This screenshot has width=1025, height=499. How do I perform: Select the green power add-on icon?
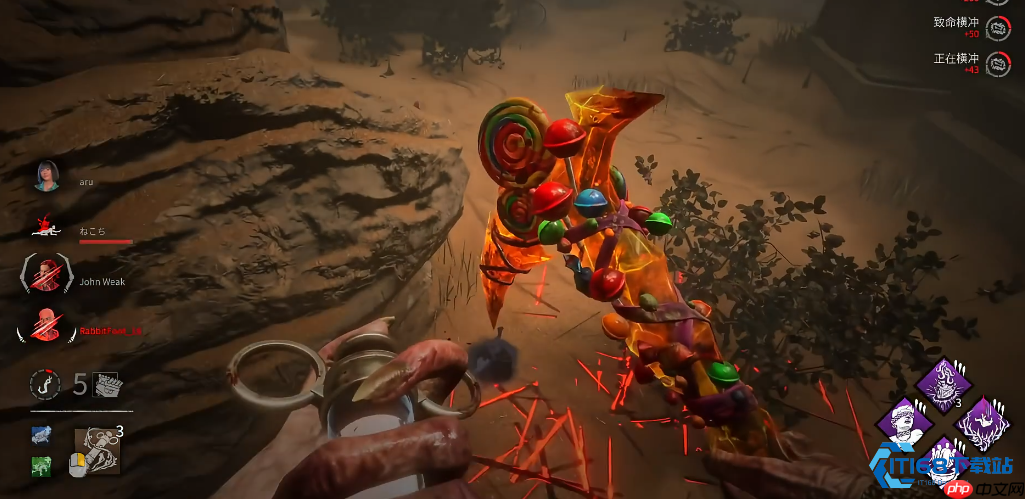[41, 465]
